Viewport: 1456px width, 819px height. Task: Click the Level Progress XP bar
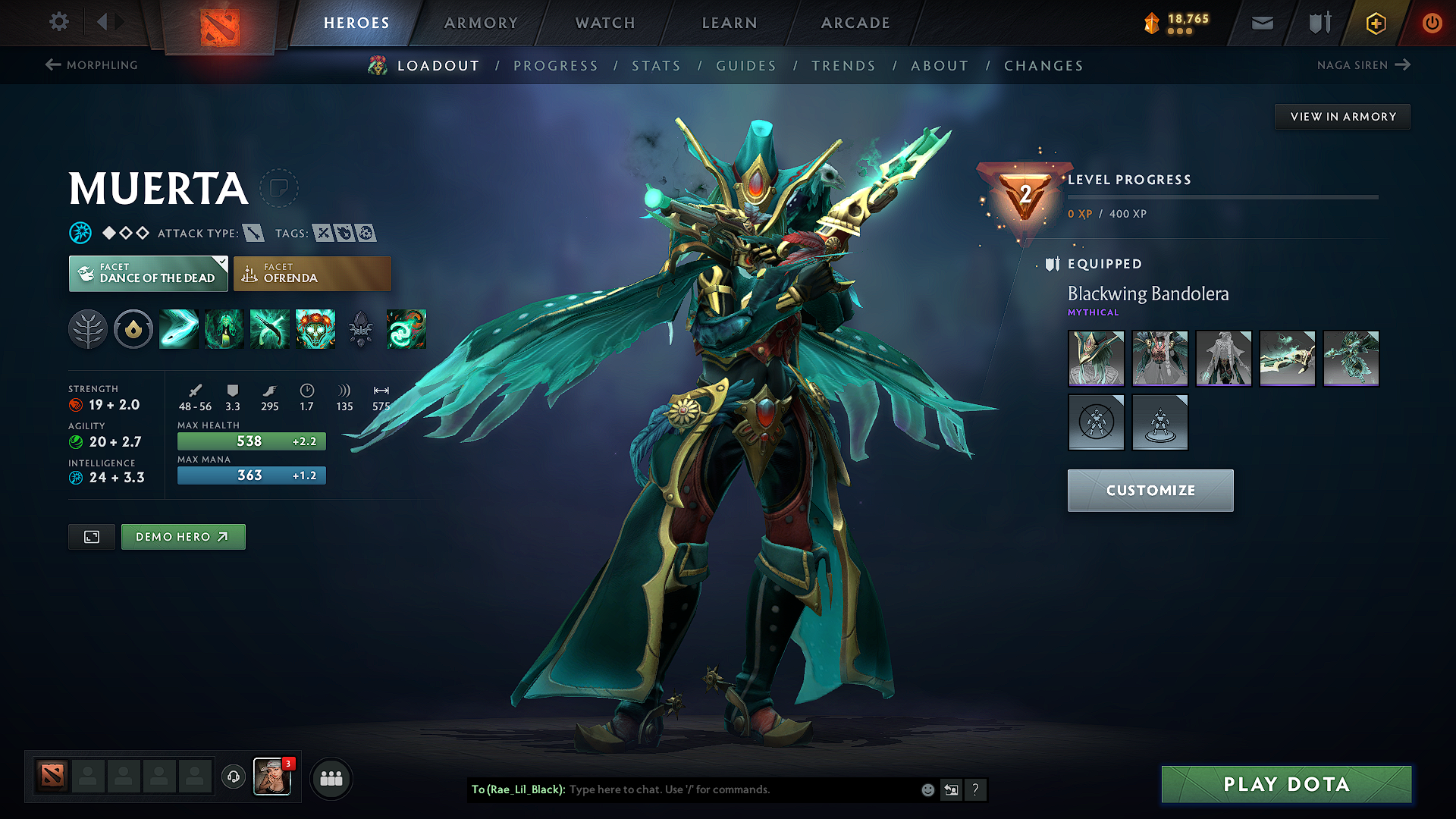(1222, 197)
